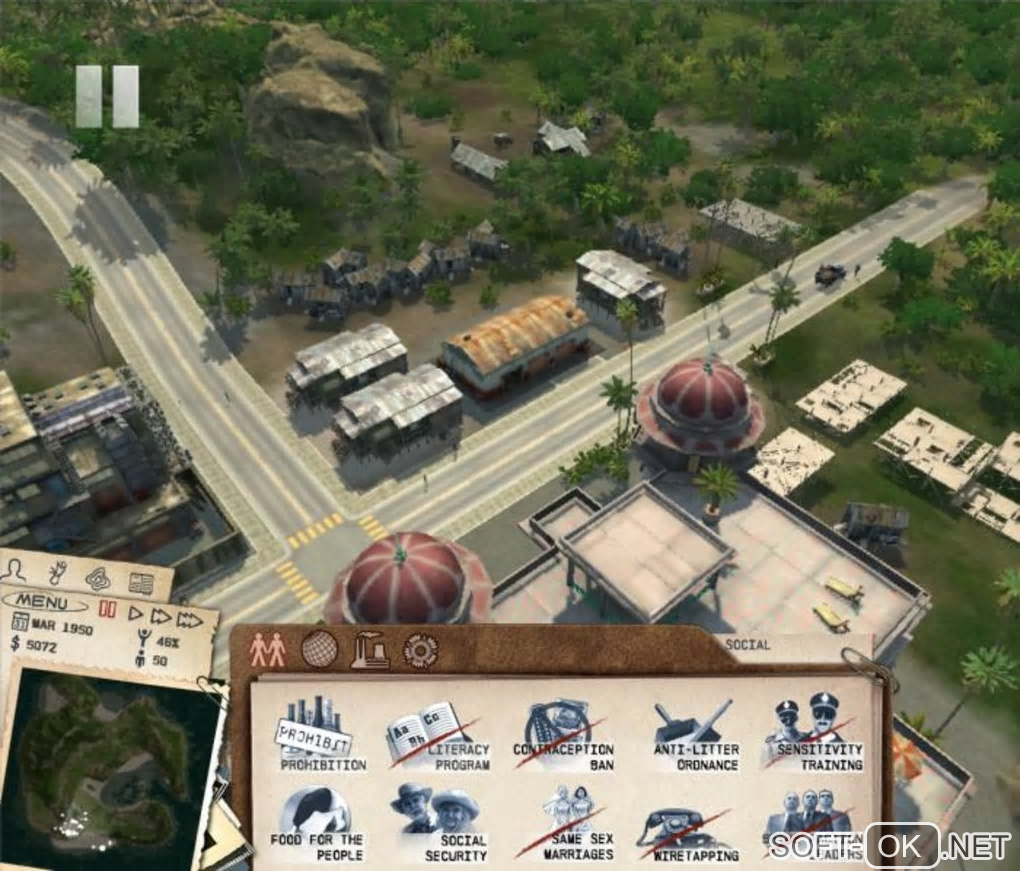Switch to the factory economy edicts tab
The image size is (1020, 871).
(370, 651)
